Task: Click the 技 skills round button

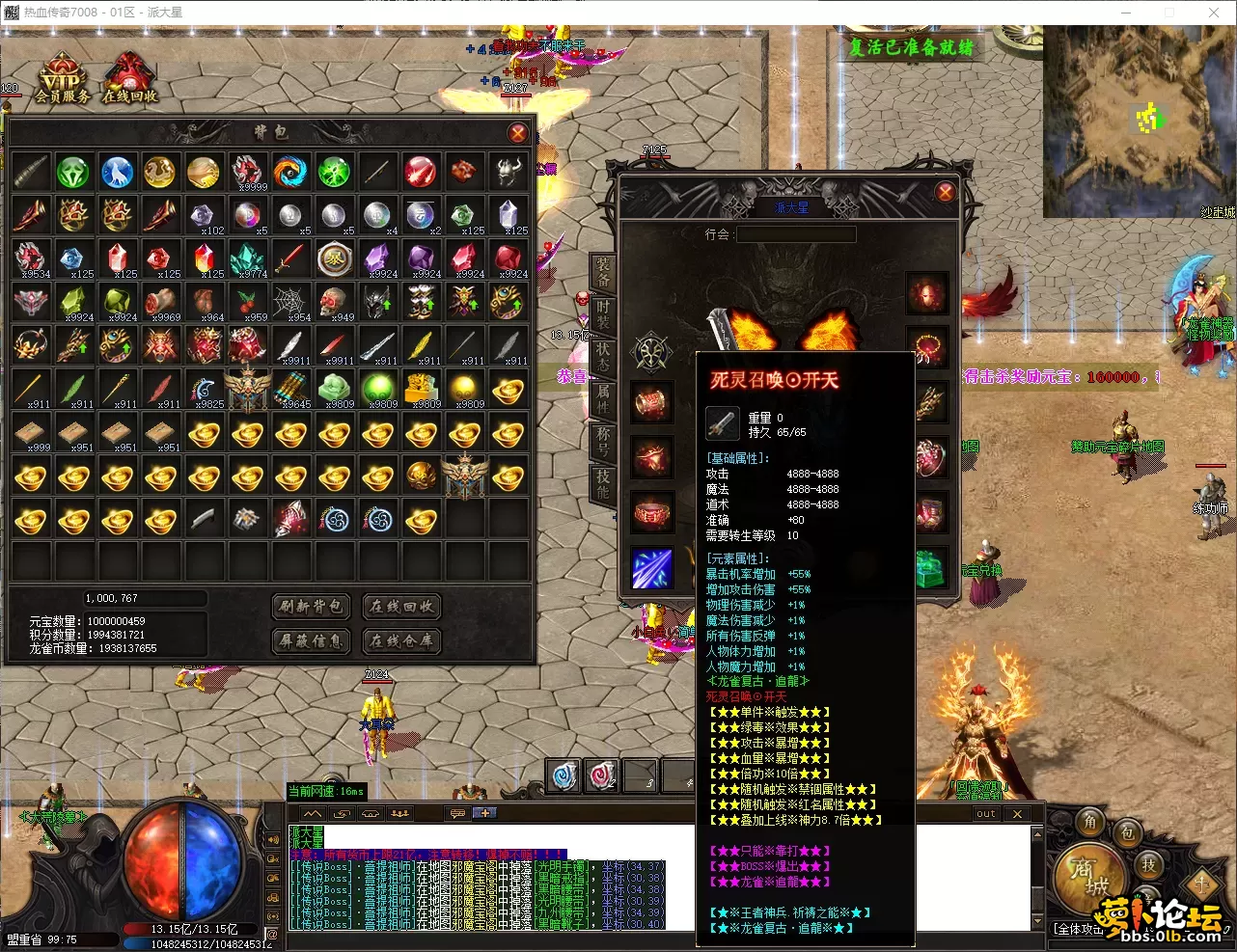Action: [1148, 864]
